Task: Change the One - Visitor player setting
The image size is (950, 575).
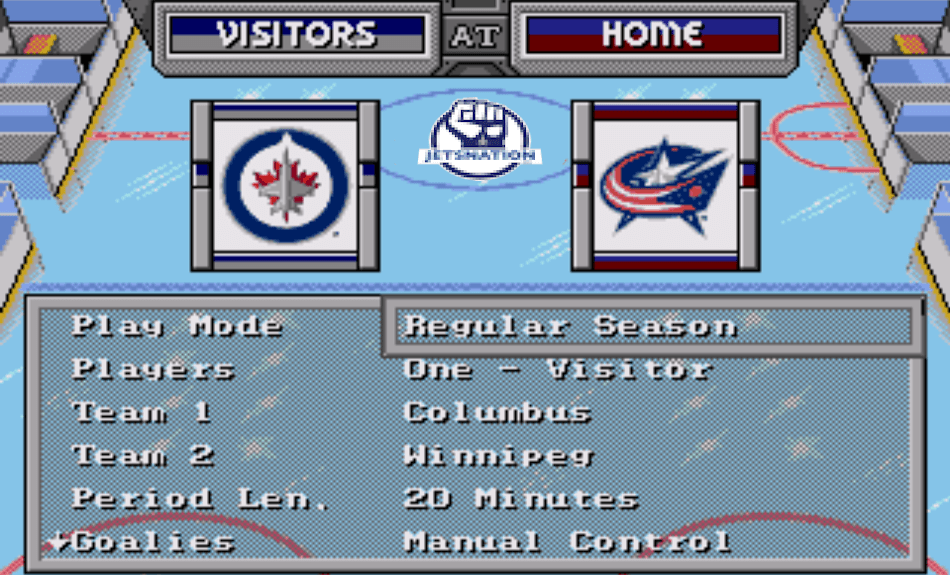Action: [557, 369]
